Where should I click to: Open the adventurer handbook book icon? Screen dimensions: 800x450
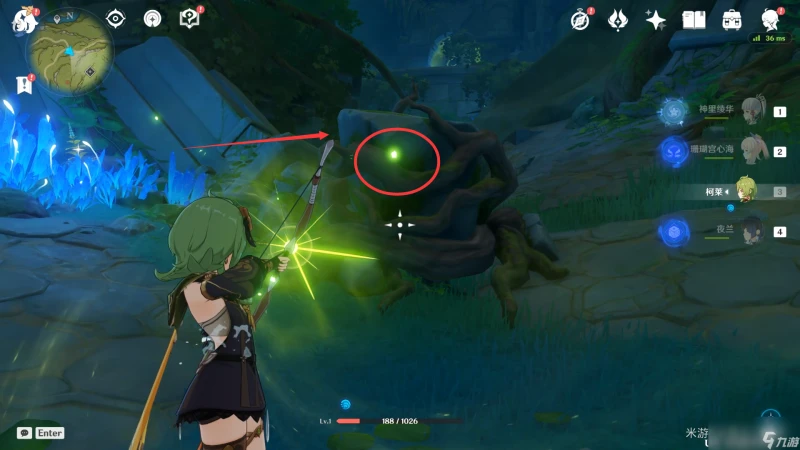[x=694, y=20]
